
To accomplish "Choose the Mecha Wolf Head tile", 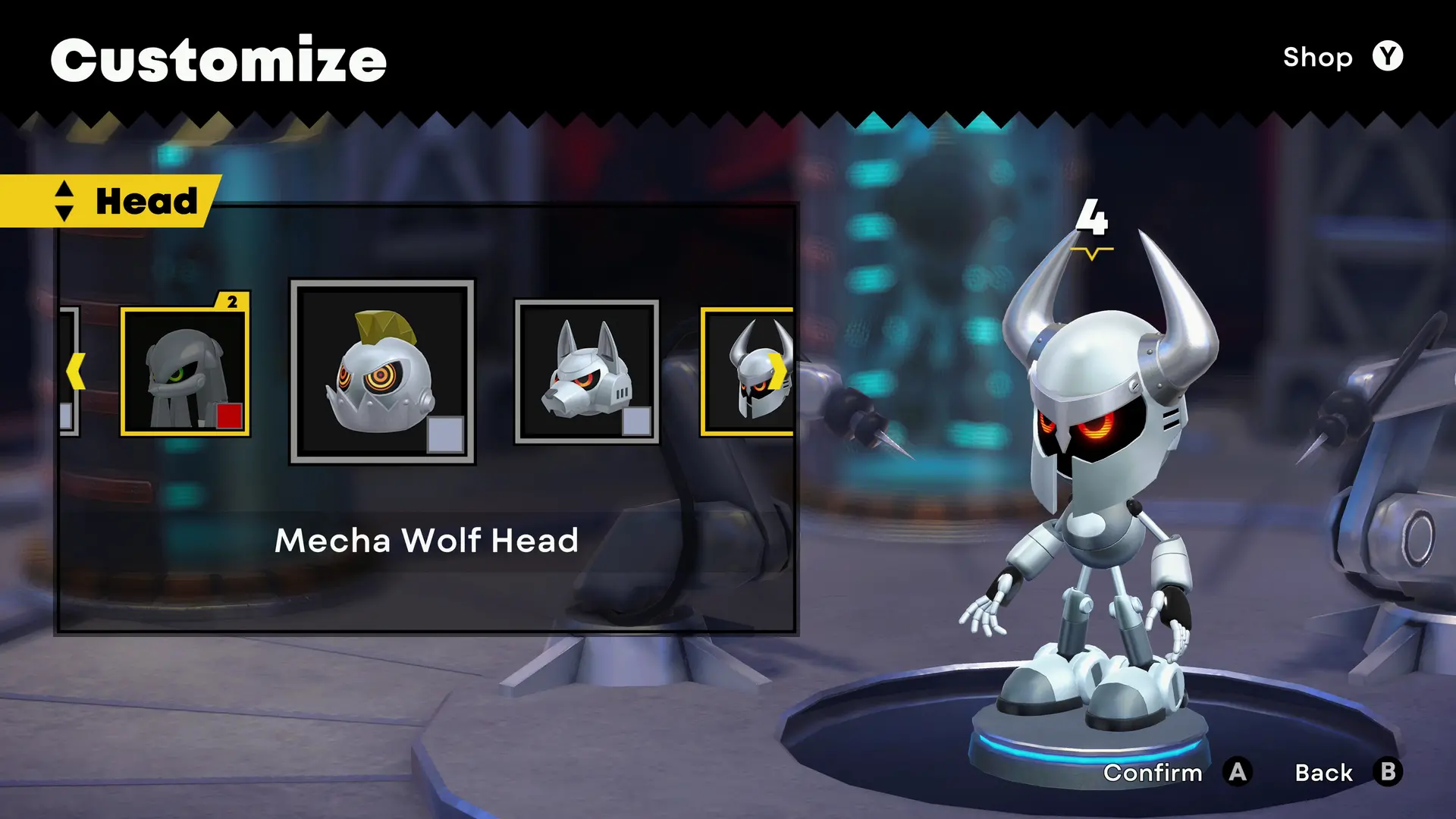I will click(x=586, y=372).
